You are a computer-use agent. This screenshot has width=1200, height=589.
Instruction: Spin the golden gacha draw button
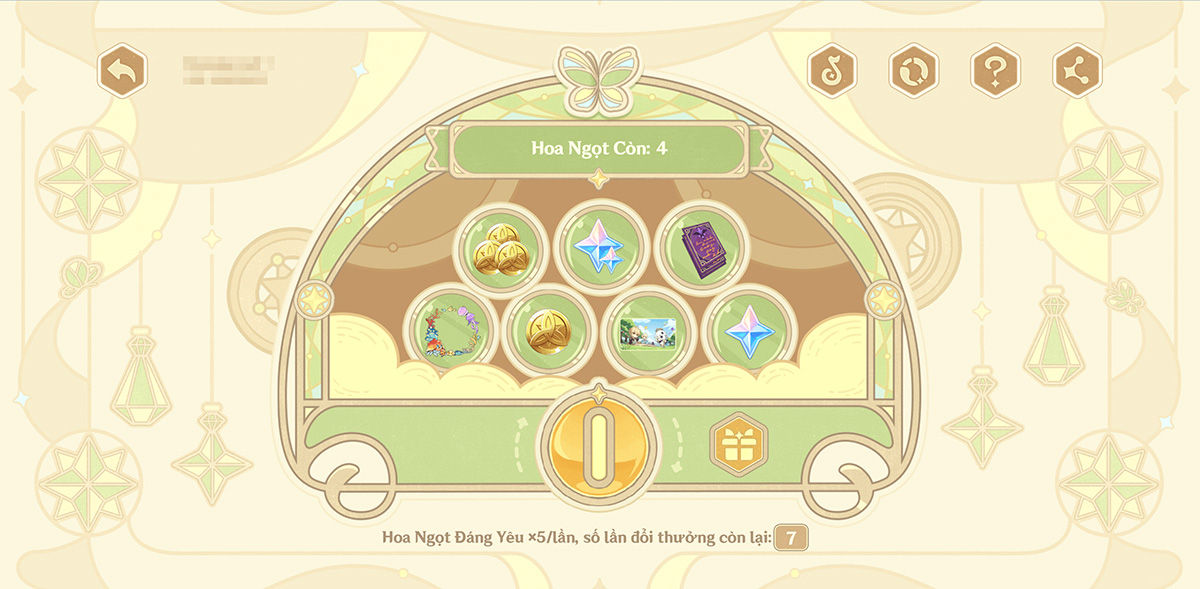(598, 445)
